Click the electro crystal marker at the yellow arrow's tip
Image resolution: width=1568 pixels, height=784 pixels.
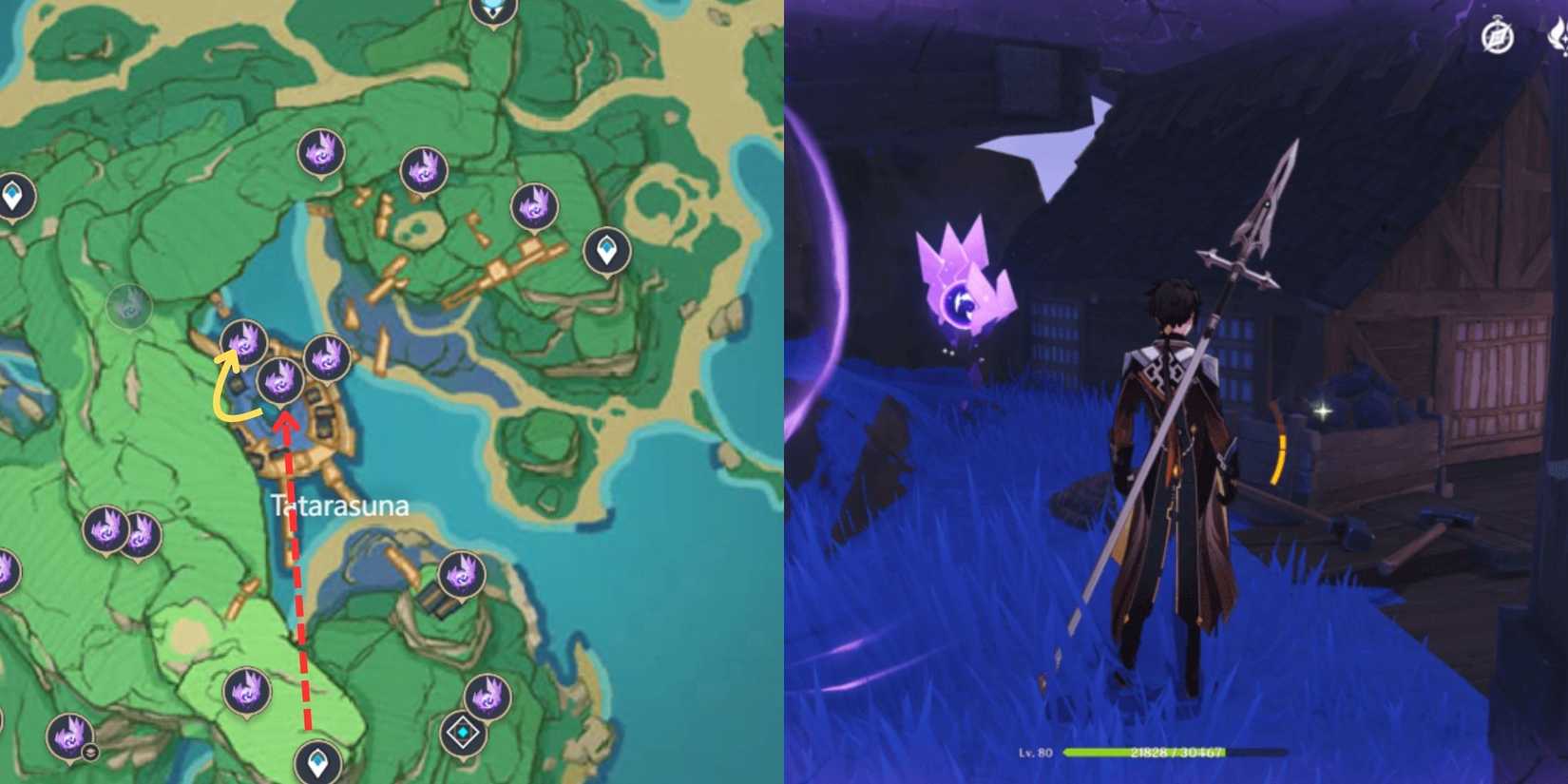[x=245, y=342]
